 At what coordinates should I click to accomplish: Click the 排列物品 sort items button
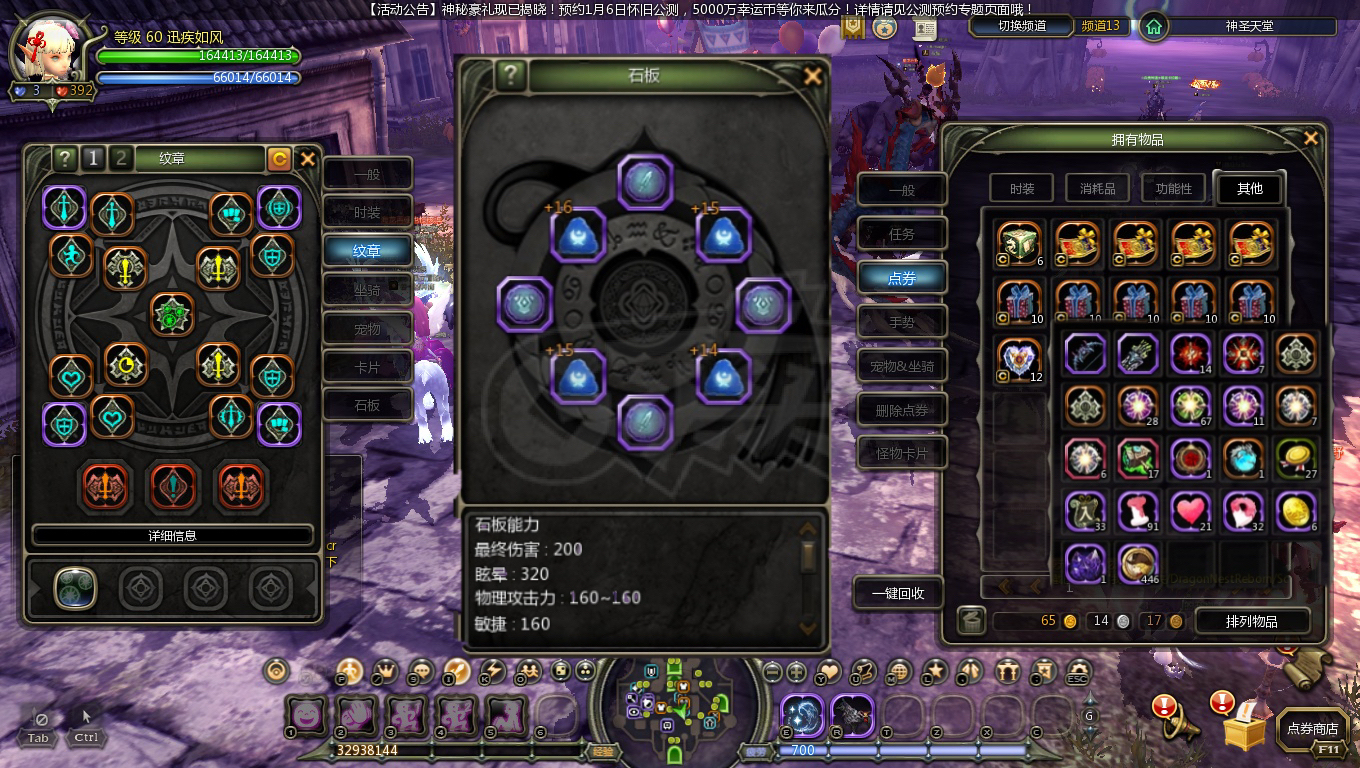point(1251,621)
